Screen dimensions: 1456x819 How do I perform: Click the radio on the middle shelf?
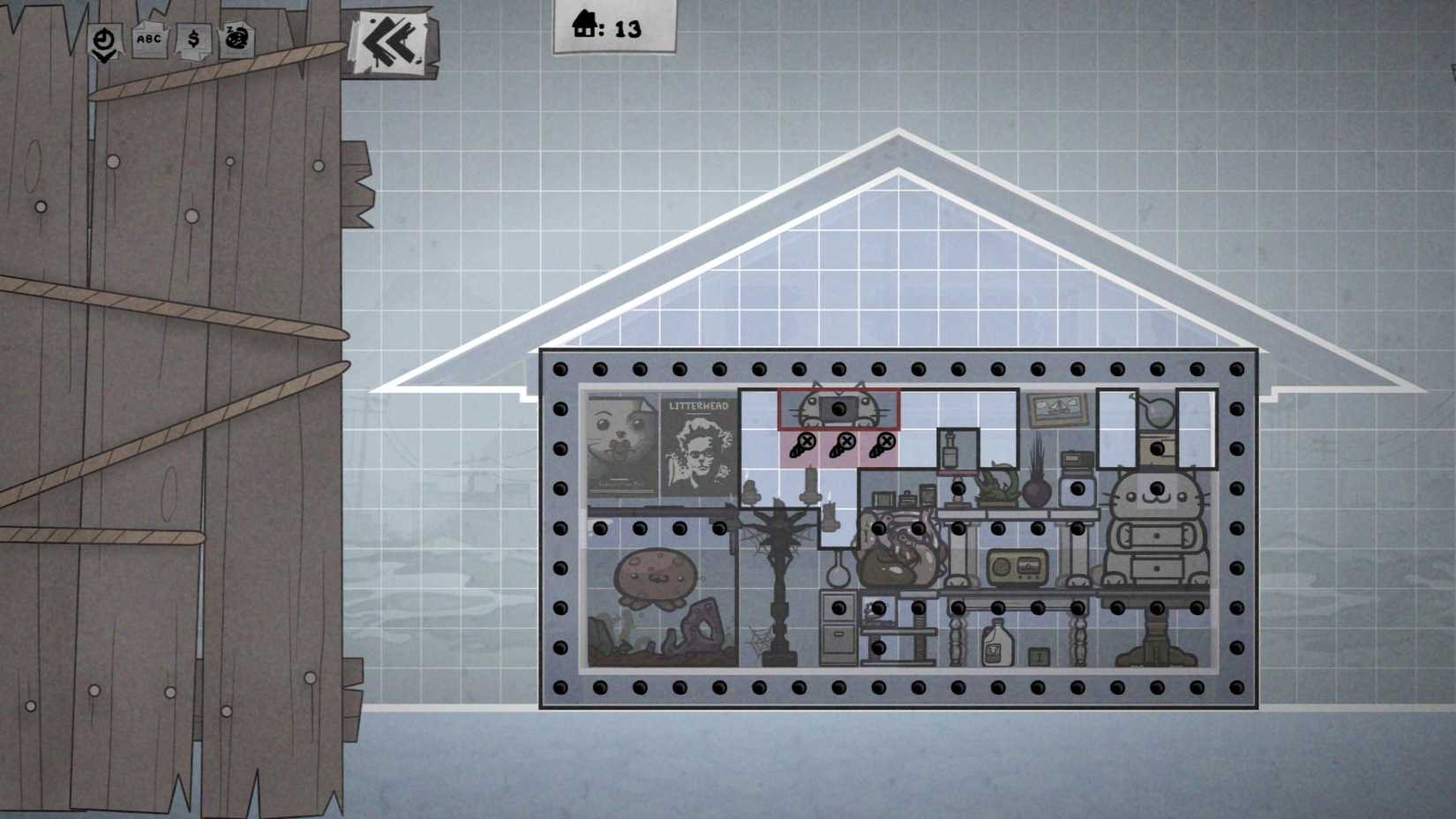(x=1019, y=566)
